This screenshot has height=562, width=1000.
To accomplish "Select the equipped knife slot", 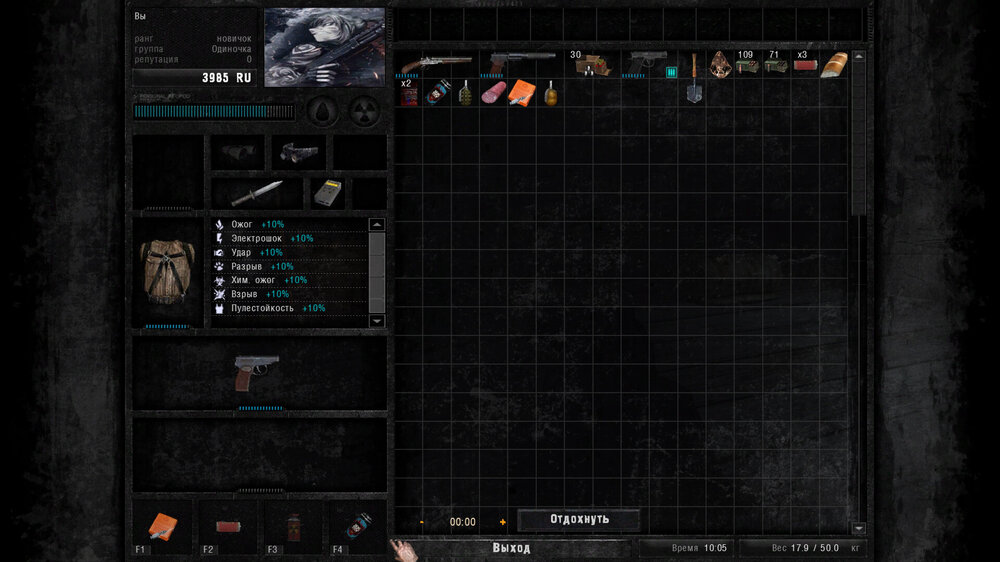I will pyautogui.click(x=257, y=193).
